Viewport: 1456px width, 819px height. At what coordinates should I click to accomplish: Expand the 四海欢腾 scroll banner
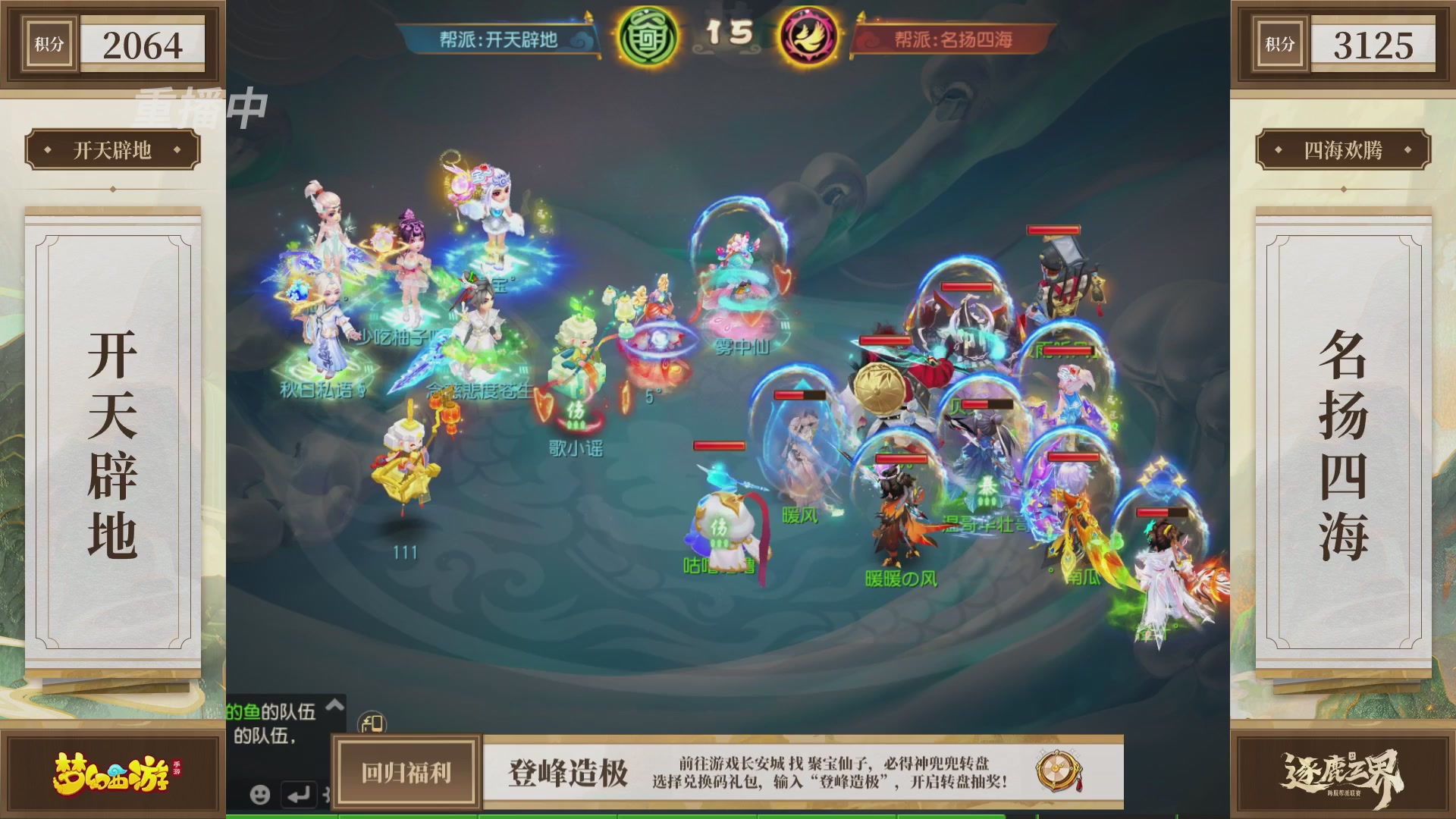pyautogui.click(x=1341, y=150)
